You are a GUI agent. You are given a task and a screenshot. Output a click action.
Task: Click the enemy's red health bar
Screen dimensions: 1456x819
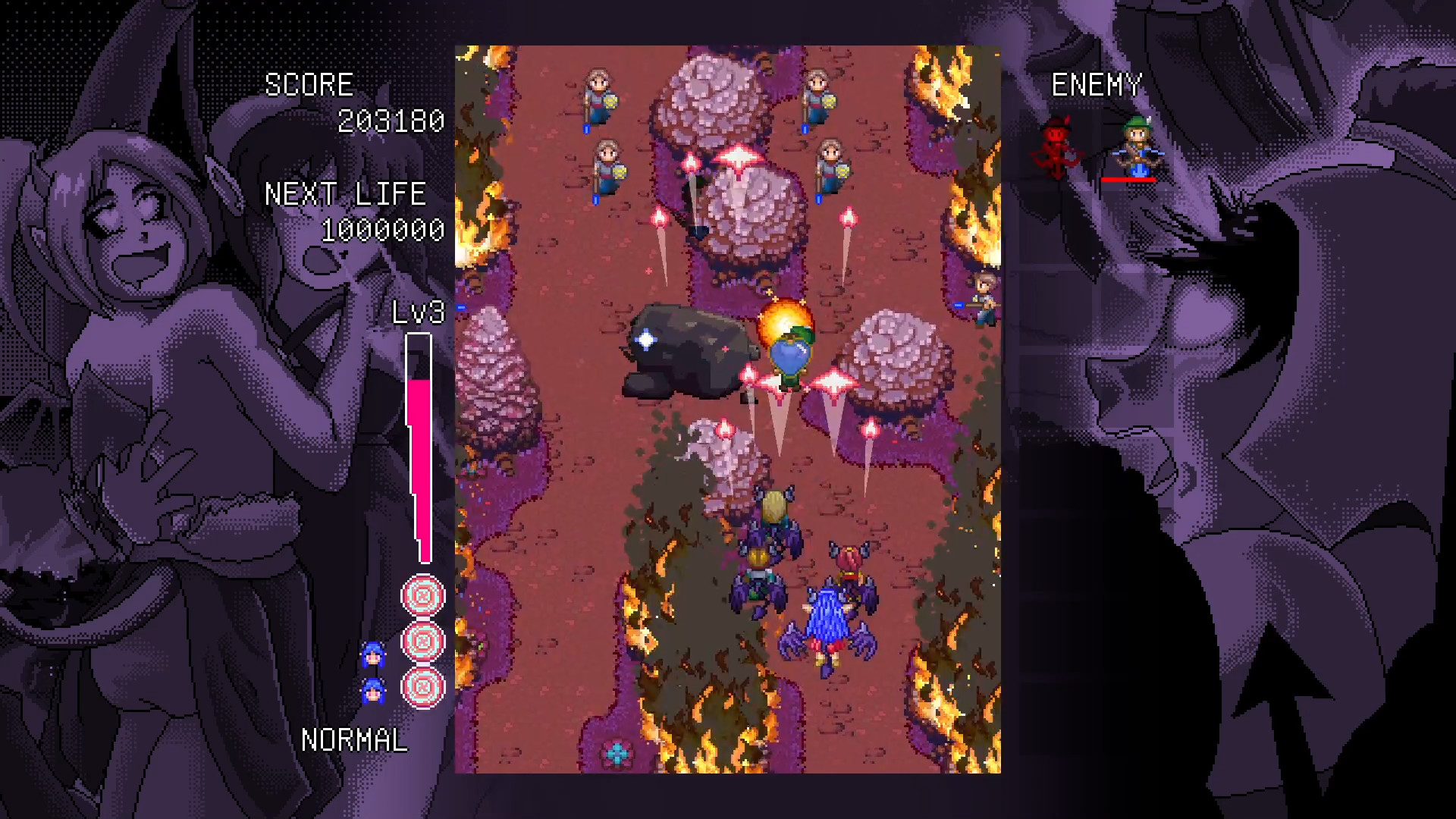coord(1130,180)
